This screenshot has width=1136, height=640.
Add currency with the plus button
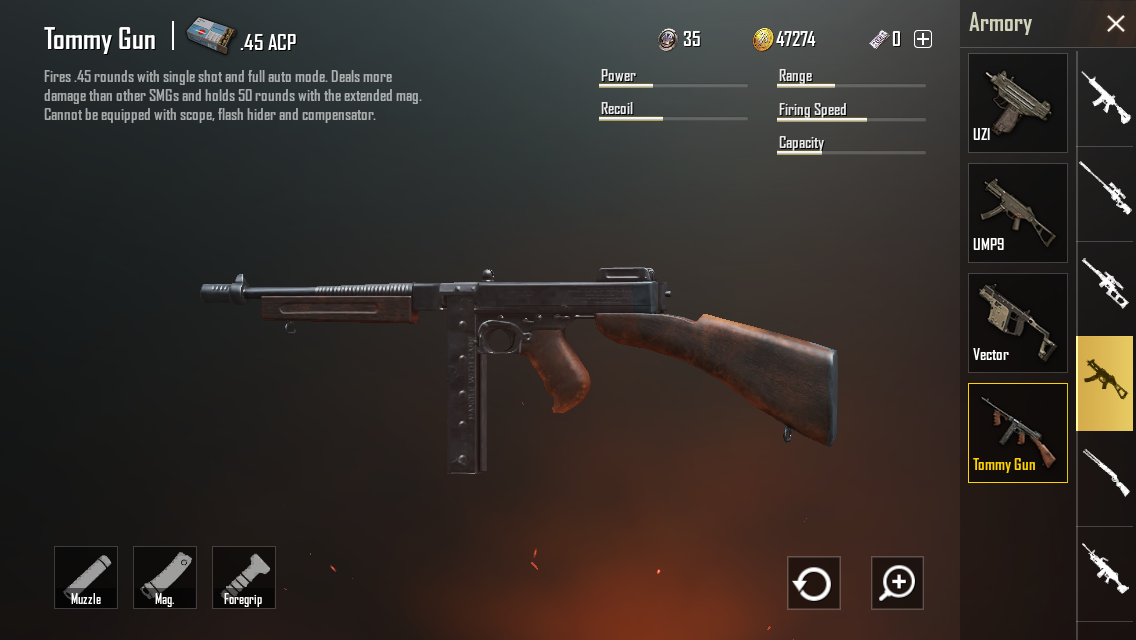click(923, 39)
